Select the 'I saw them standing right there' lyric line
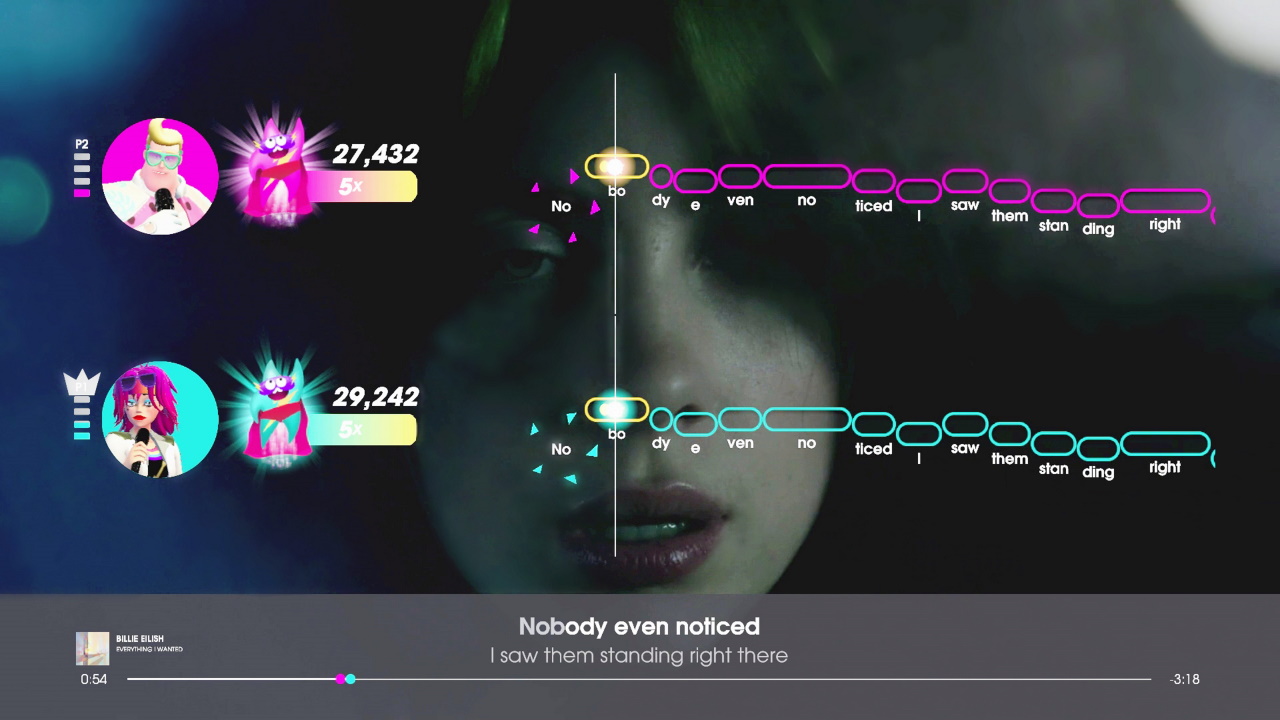The width and height of the screenshot is (1280, 720). [639, 656]
